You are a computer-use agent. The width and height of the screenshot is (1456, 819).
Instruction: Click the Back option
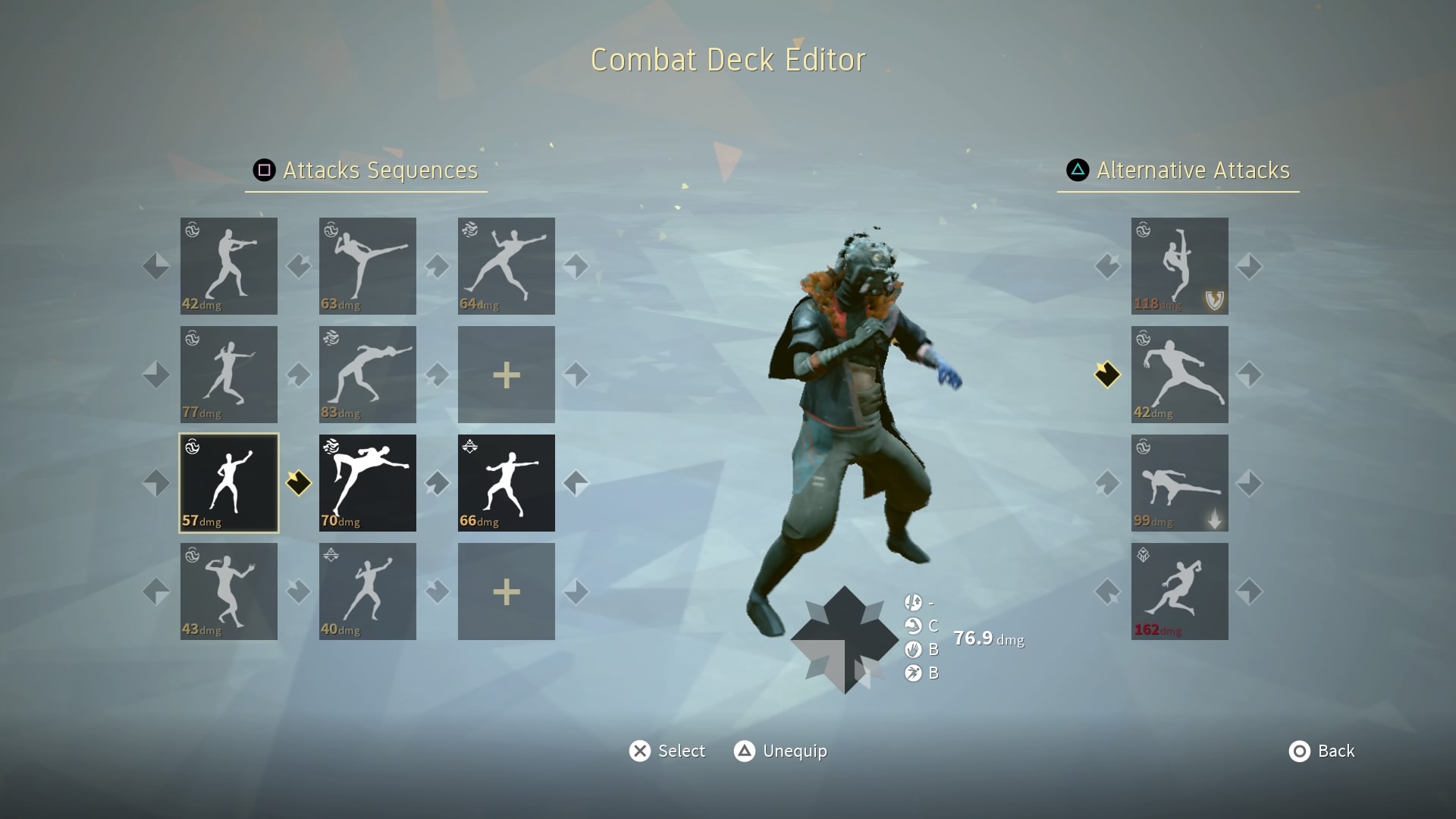pos(1322,751)
